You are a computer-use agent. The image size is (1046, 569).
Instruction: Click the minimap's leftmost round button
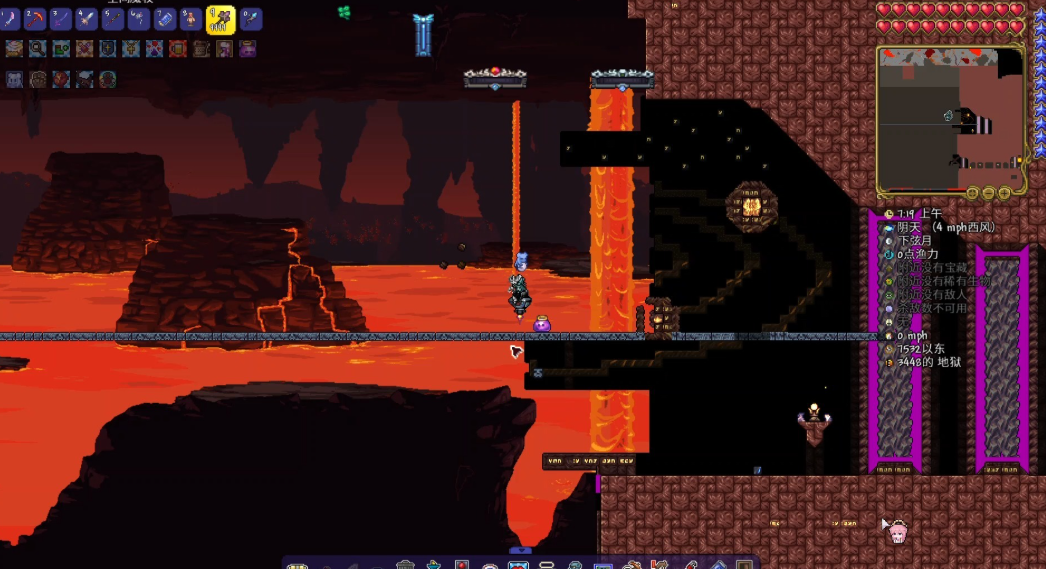971,192
